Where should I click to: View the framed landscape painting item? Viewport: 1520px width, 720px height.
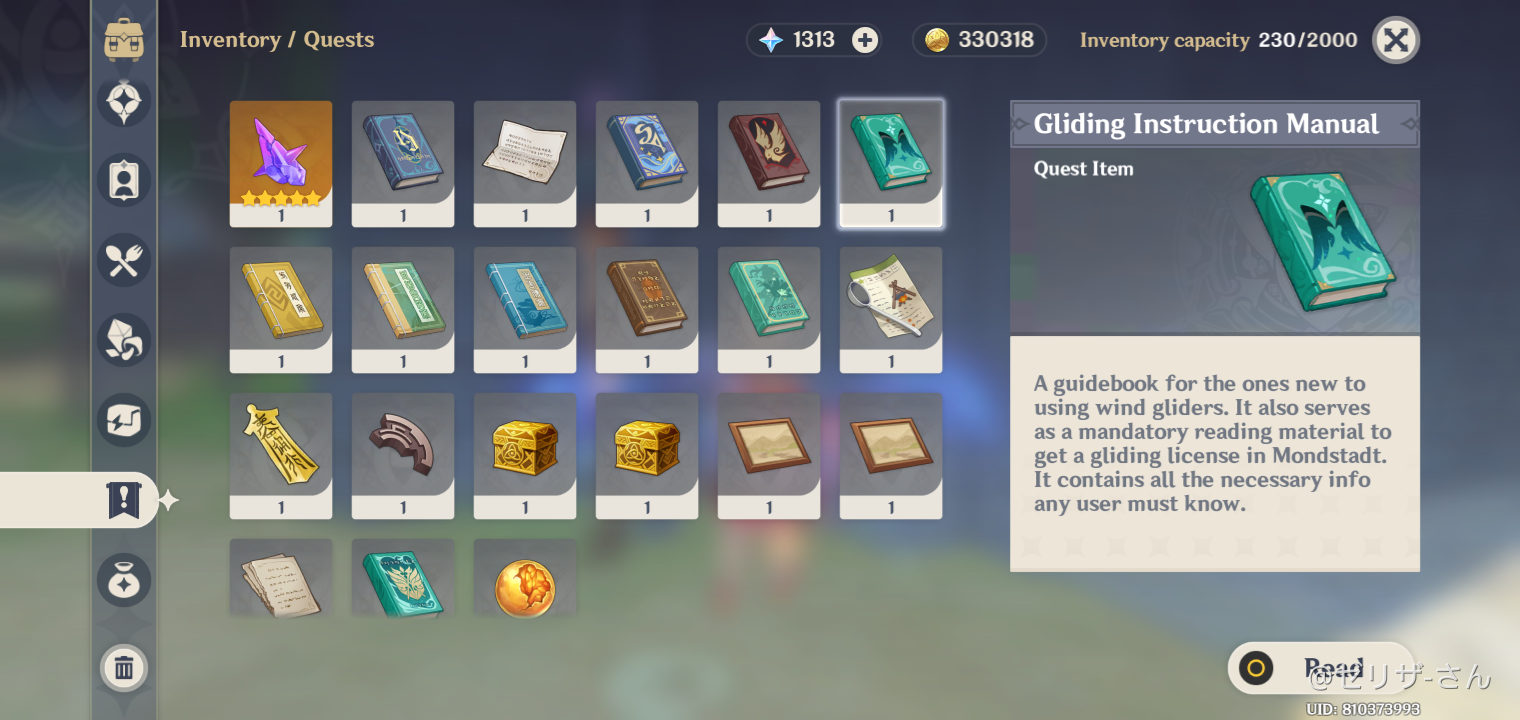click(769, 456)
